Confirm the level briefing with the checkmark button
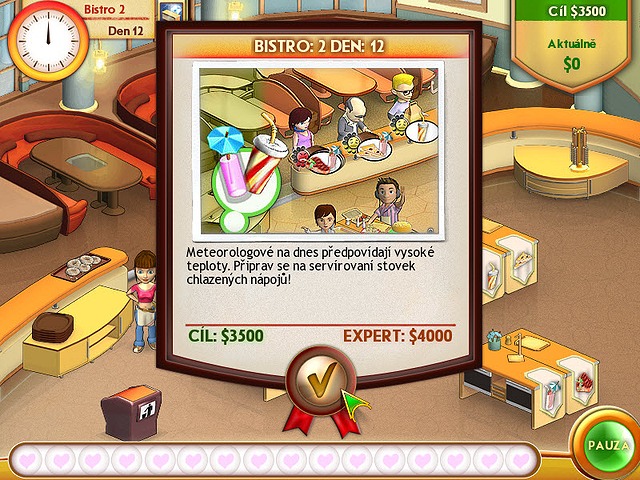Screen dimensions: 640x480 316,380
